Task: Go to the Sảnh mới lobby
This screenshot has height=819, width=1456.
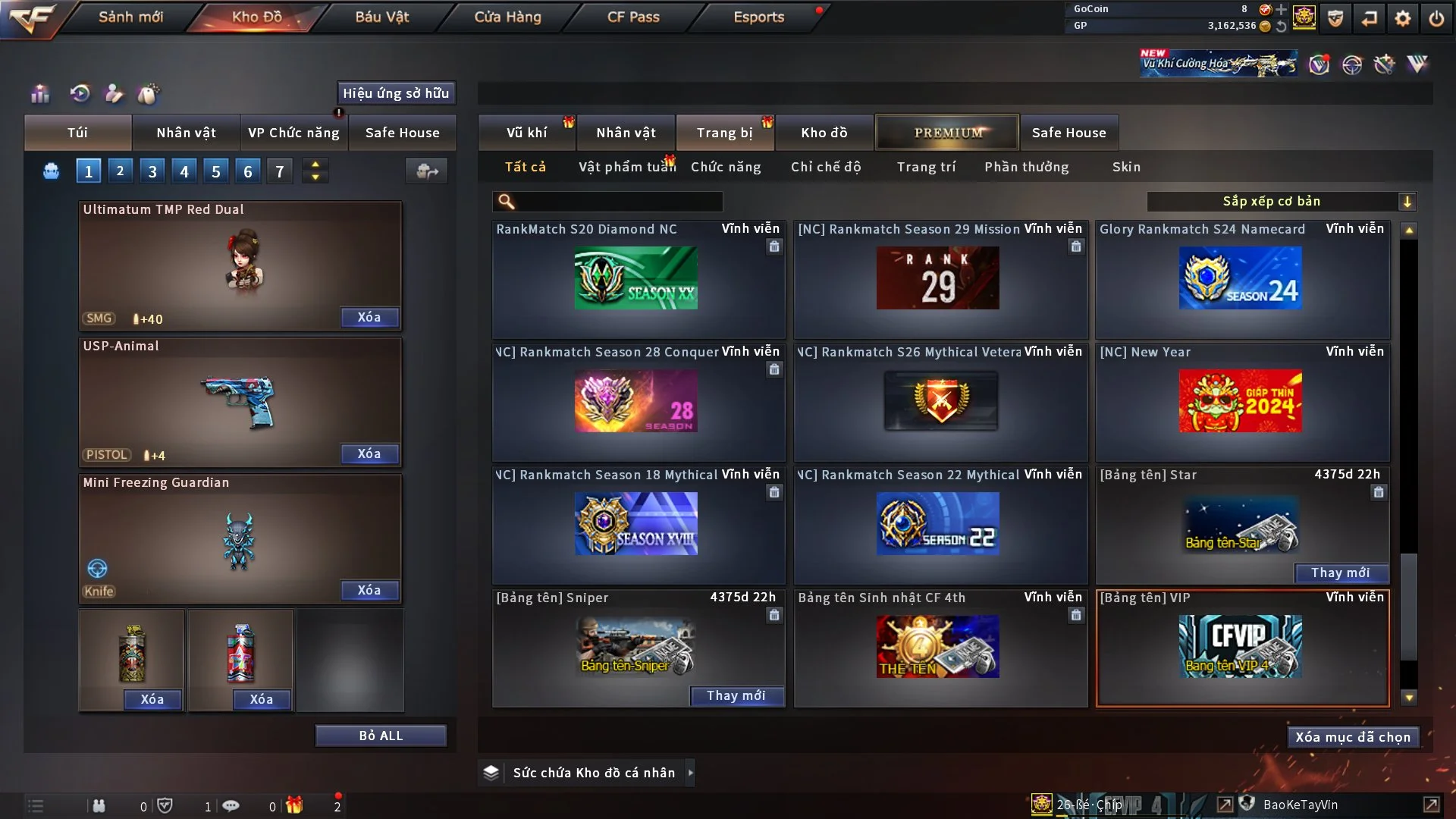Action: [130, 17]
